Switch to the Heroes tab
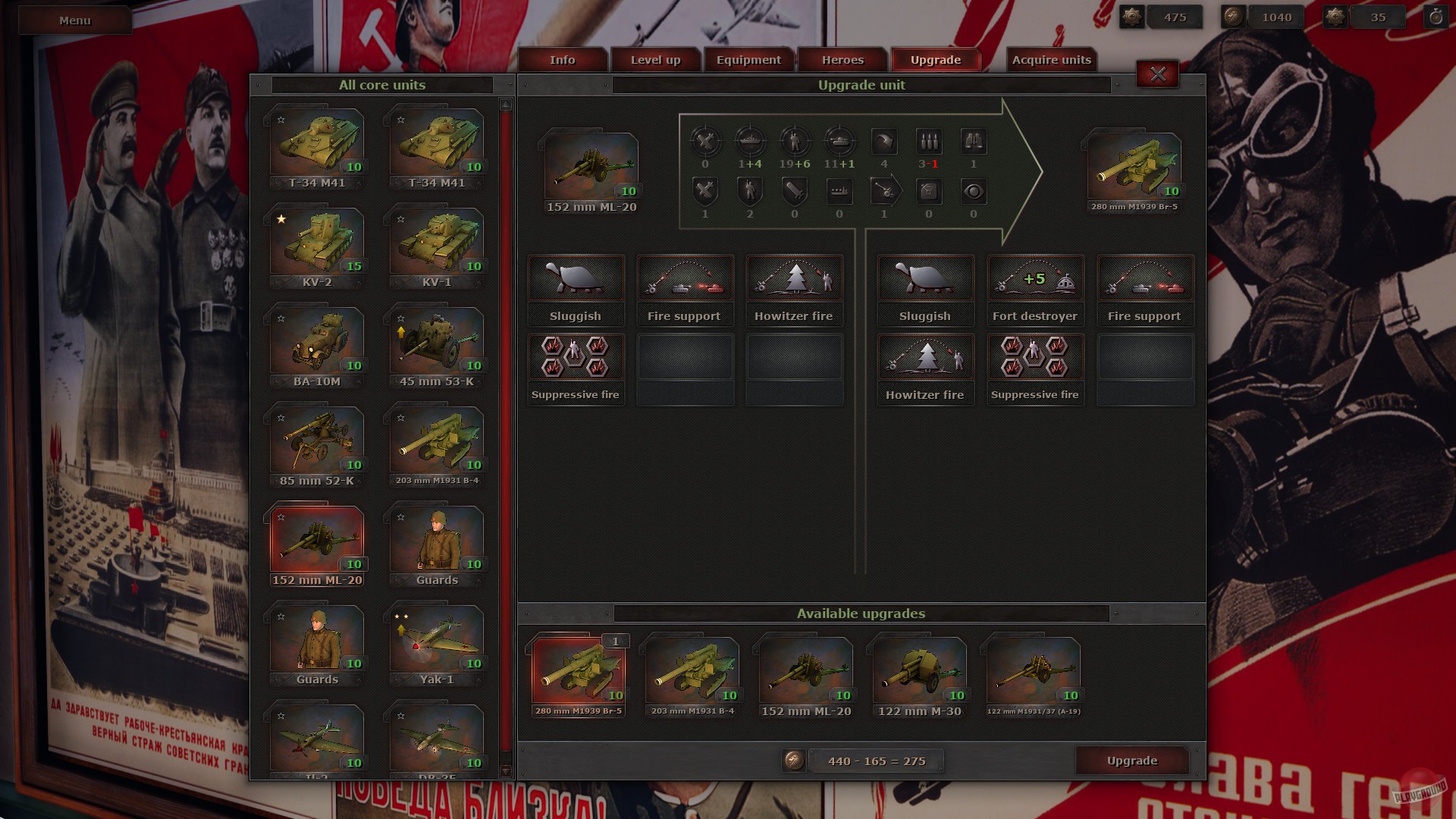Image resolution: width=1456 pixels, height=819 pixels. 842,59
